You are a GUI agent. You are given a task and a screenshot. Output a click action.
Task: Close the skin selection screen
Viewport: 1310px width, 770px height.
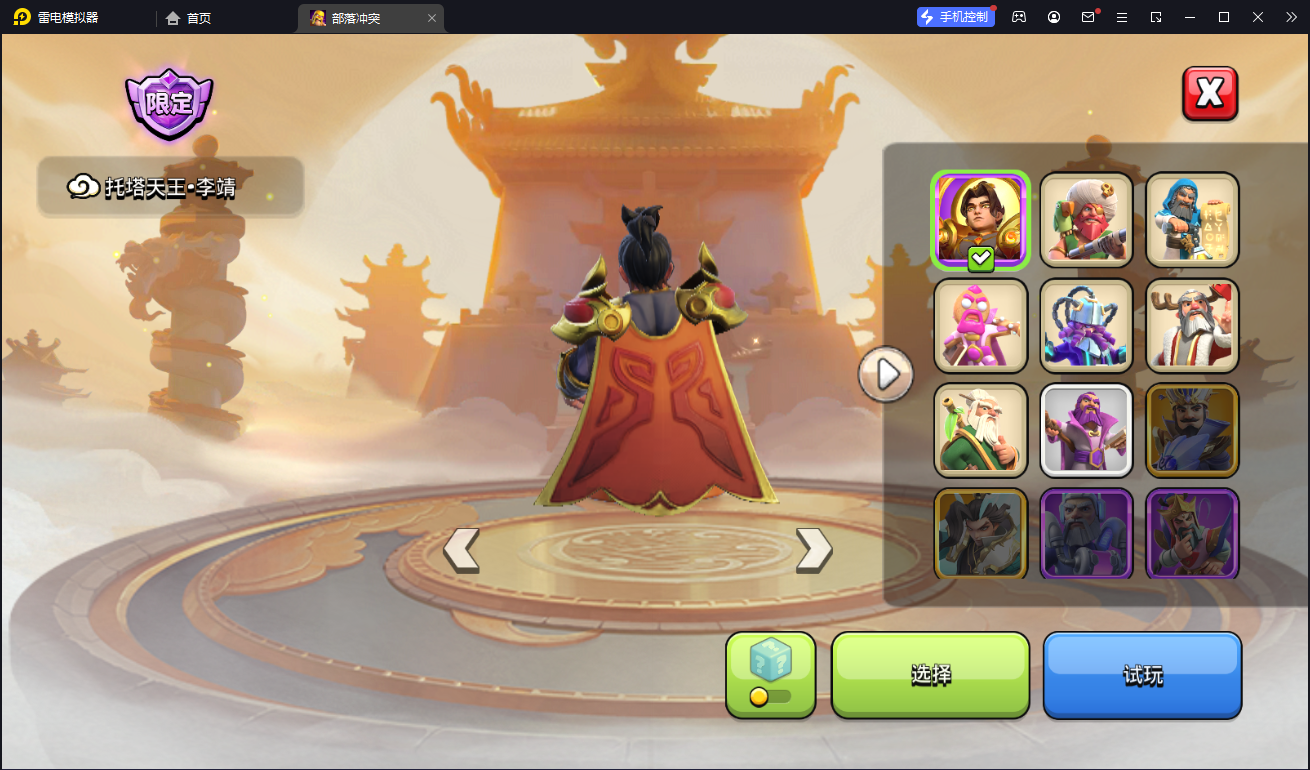[1210, 93]
